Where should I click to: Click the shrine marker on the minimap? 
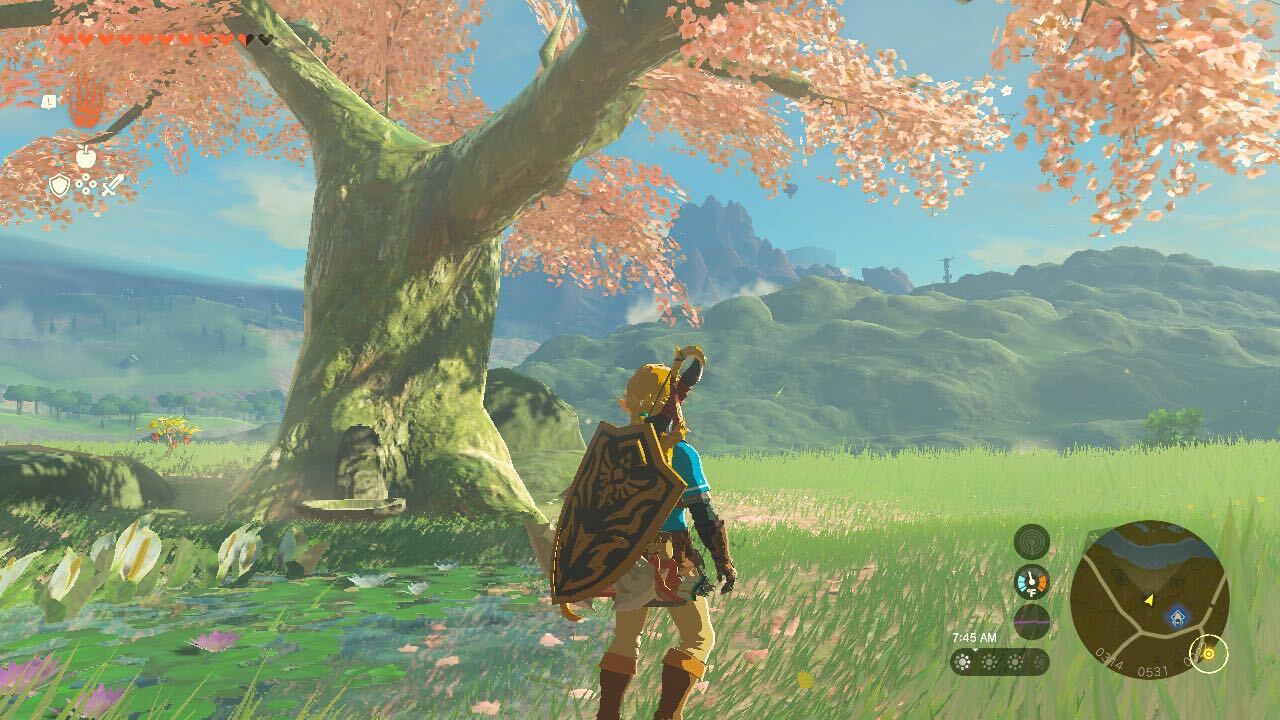(x=1177, y=616)
